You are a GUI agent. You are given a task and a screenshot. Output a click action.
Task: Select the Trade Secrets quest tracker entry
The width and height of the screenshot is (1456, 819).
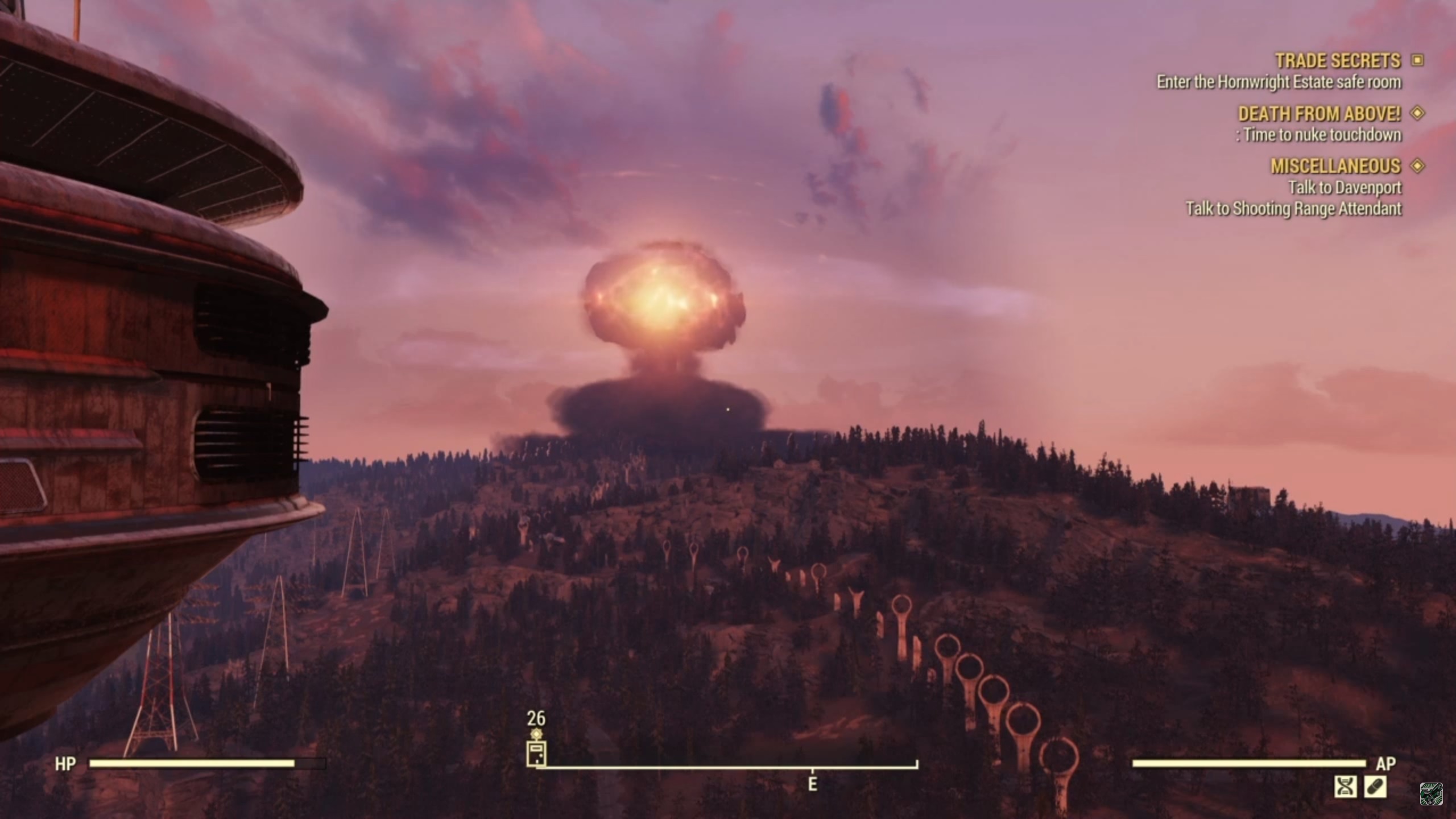1337,60
